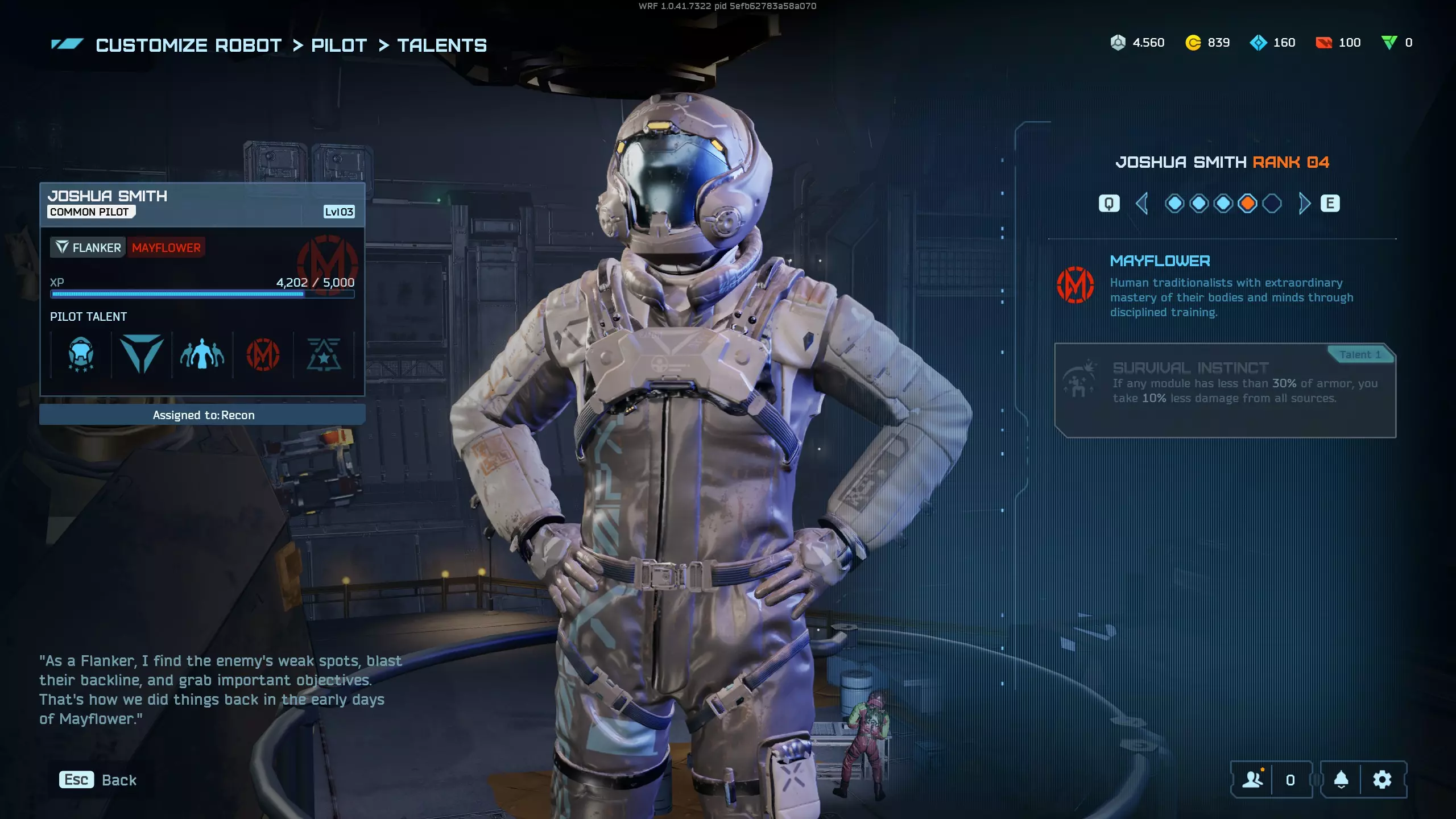Select the pilot helmet talent icon
Screen dimensions: 1456x819
tap(81, 355)
